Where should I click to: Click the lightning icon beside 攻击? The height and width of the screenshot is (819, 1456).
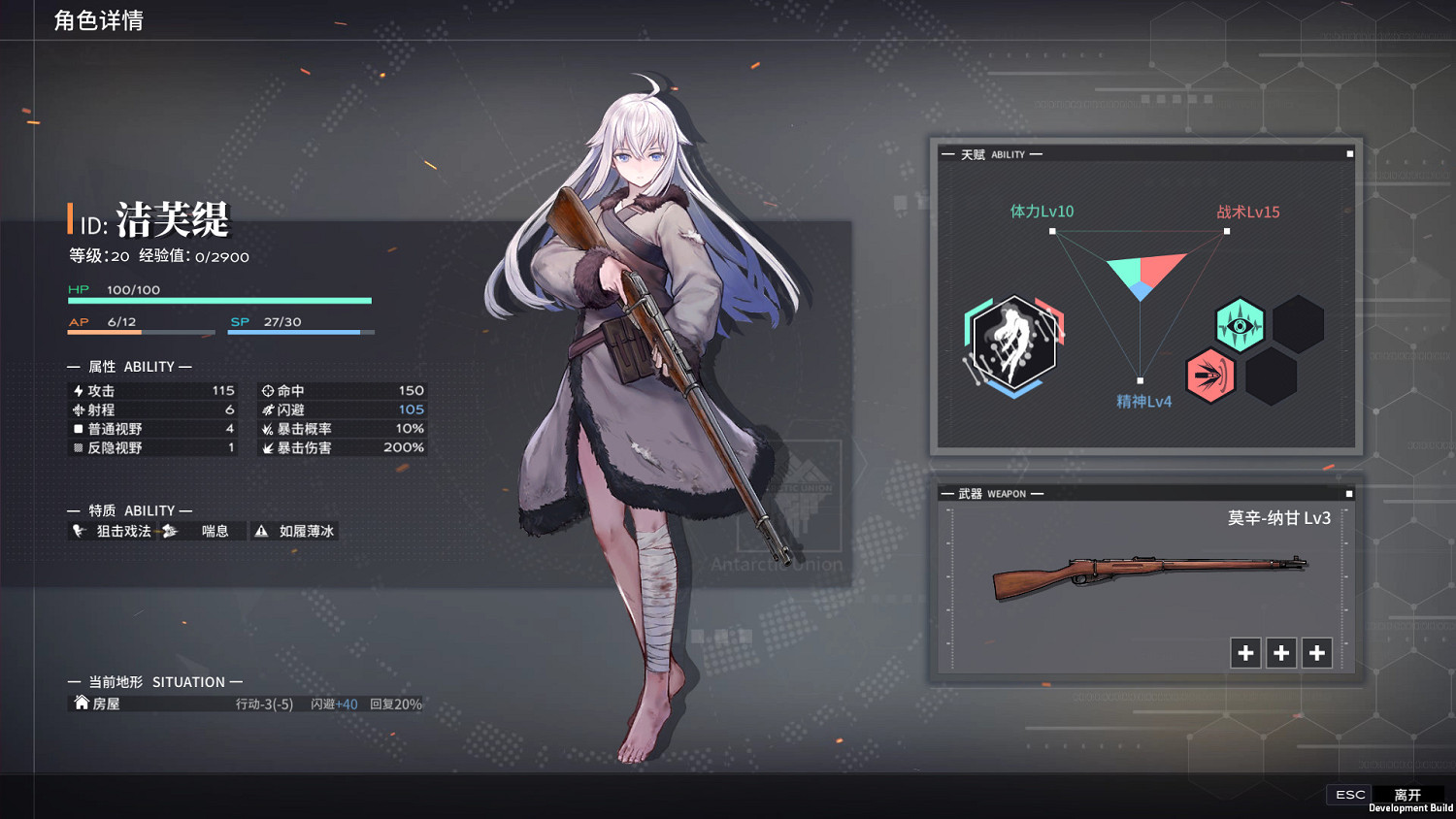pyautogui.click(x=80, y=390)
